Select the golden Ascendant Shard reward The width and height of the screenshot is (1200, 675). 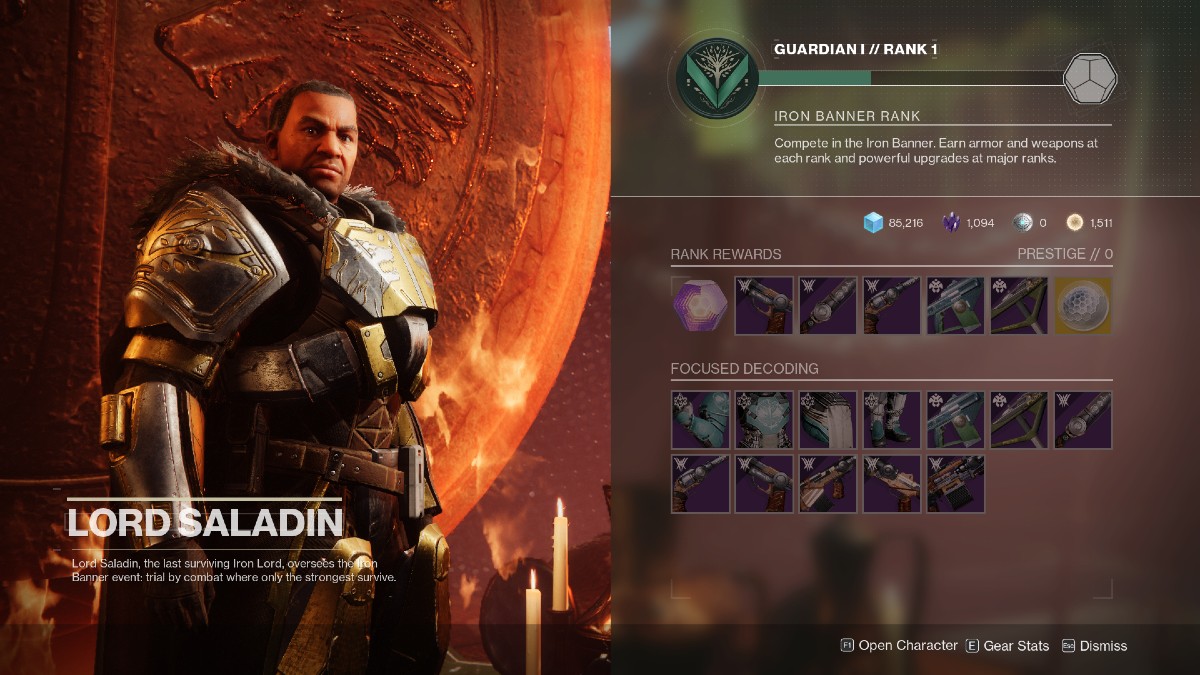(x=1083, y=305)
